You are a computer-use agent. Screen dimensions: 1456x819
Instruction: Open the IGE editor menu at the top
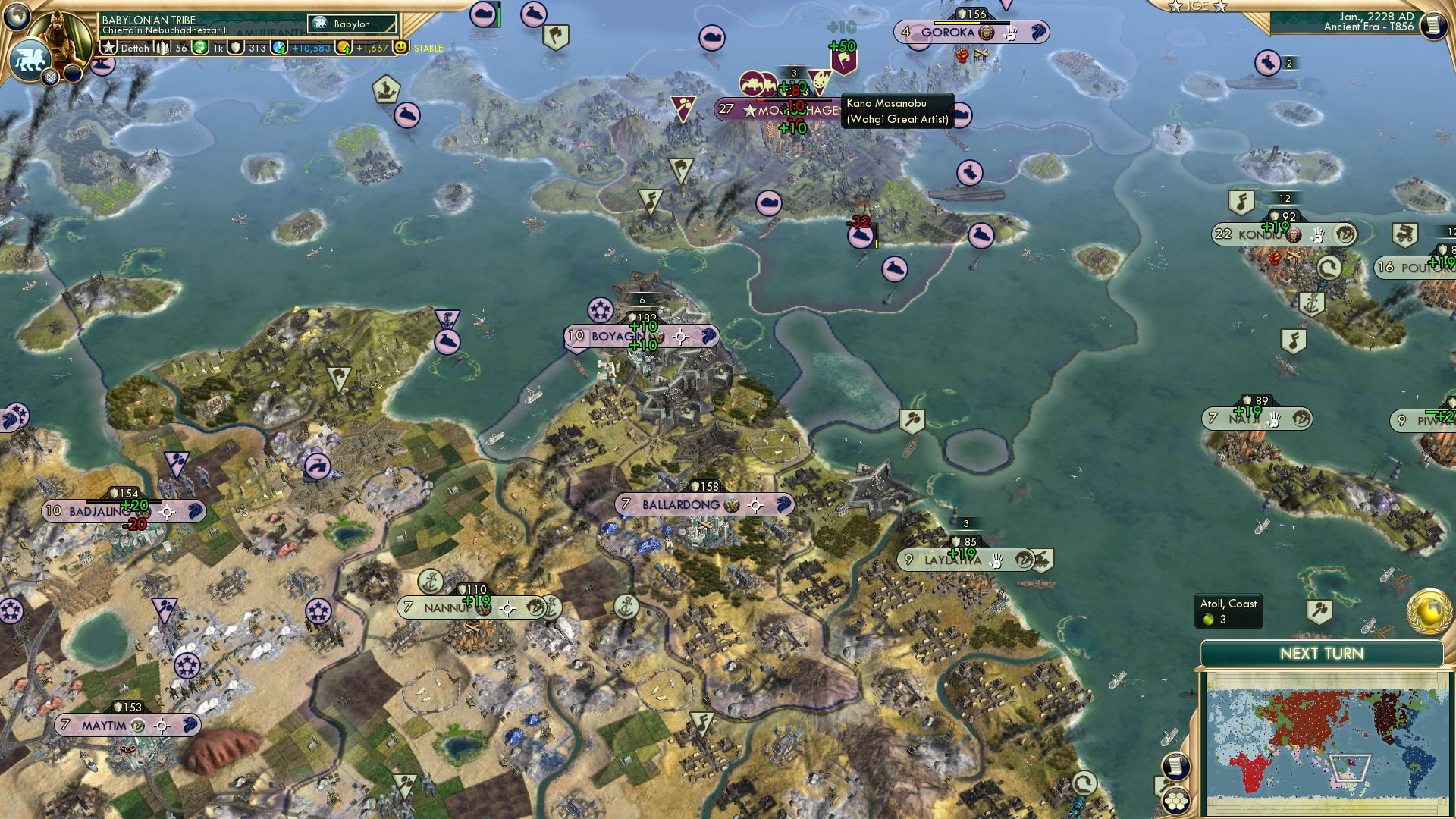click(x=1198, y=6)
